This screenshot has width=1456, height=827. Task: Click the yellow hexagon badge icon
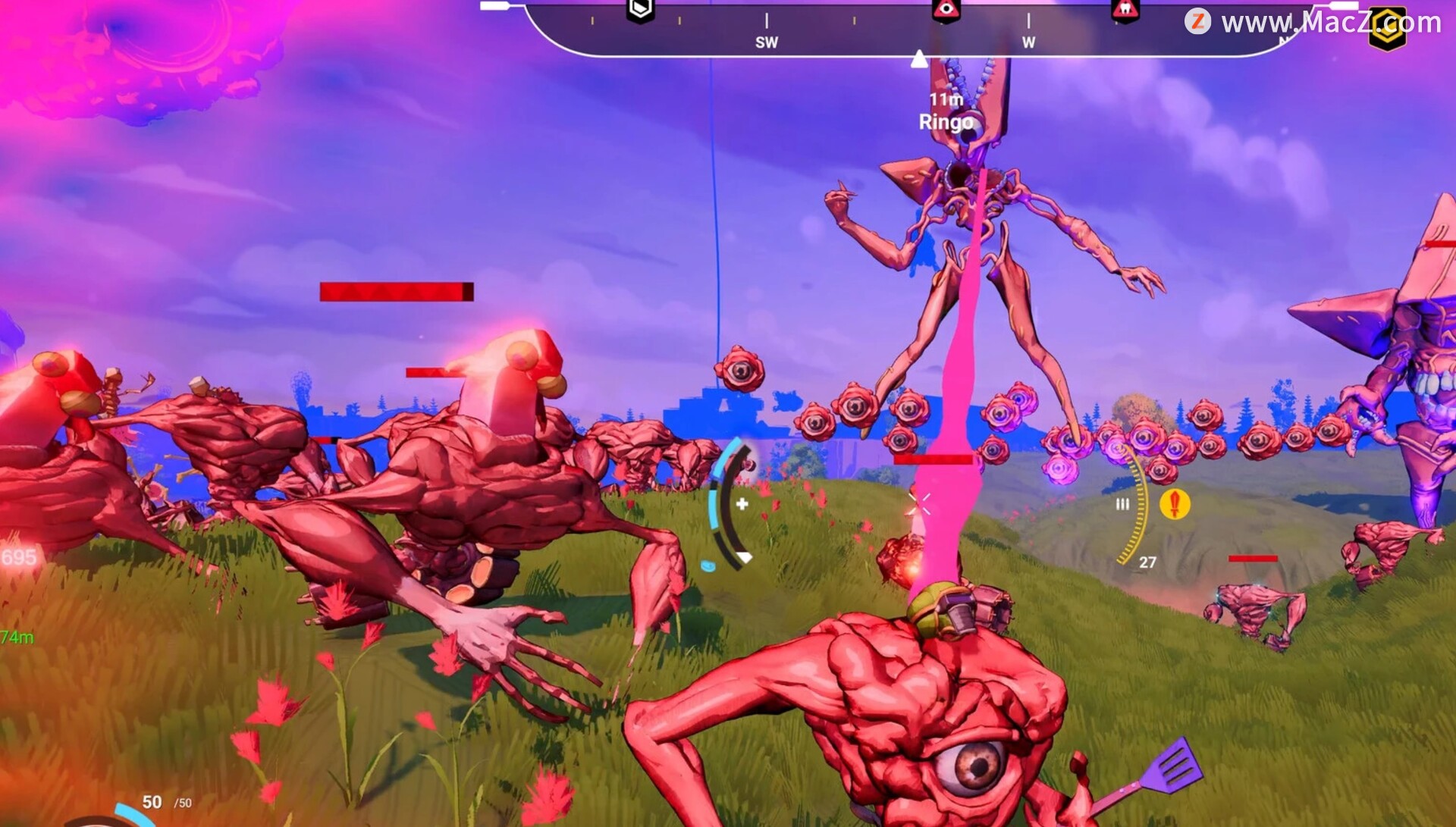point(1388,29)
